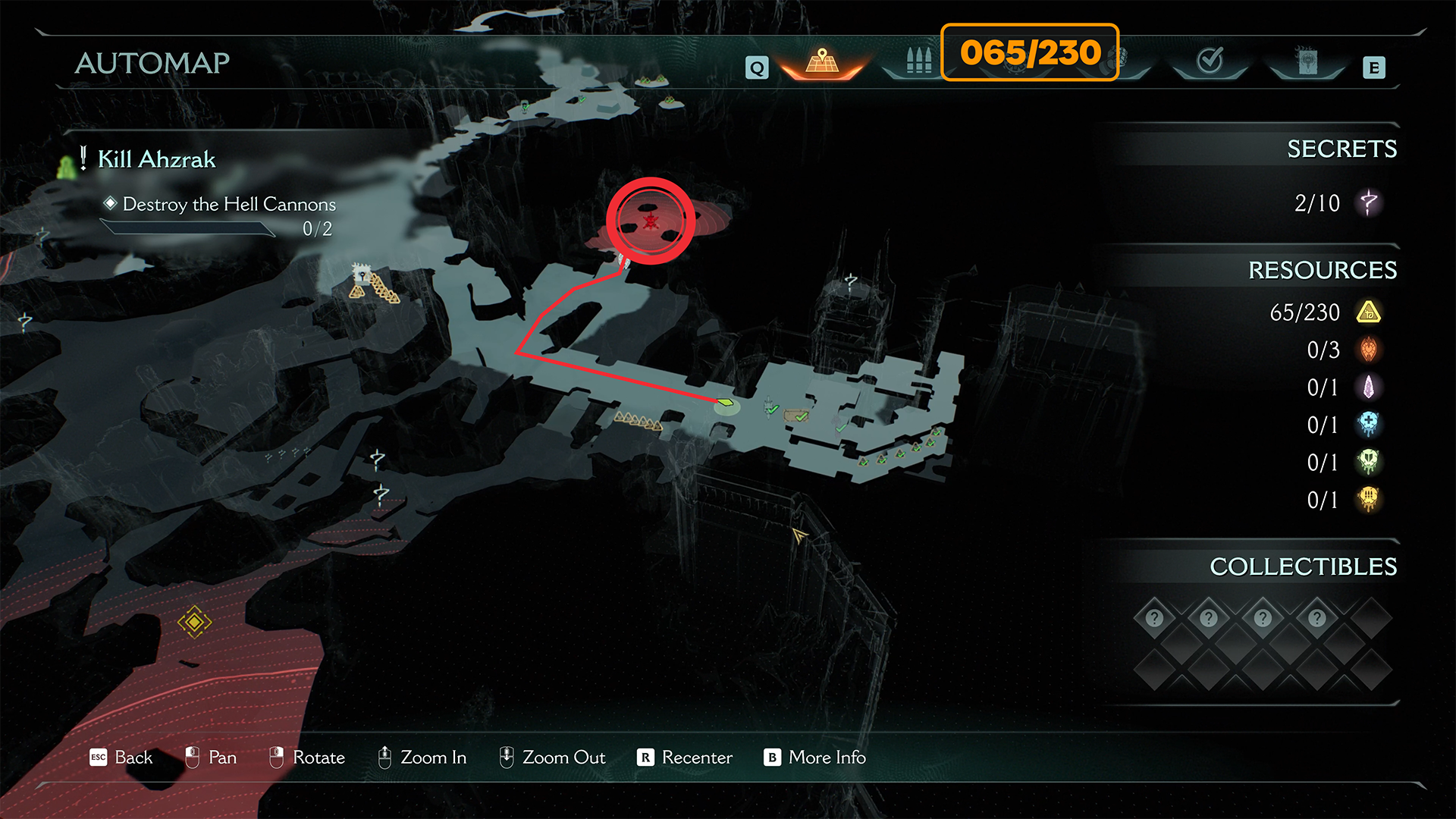Switch to the bullets weapons tab

point(918,61)
